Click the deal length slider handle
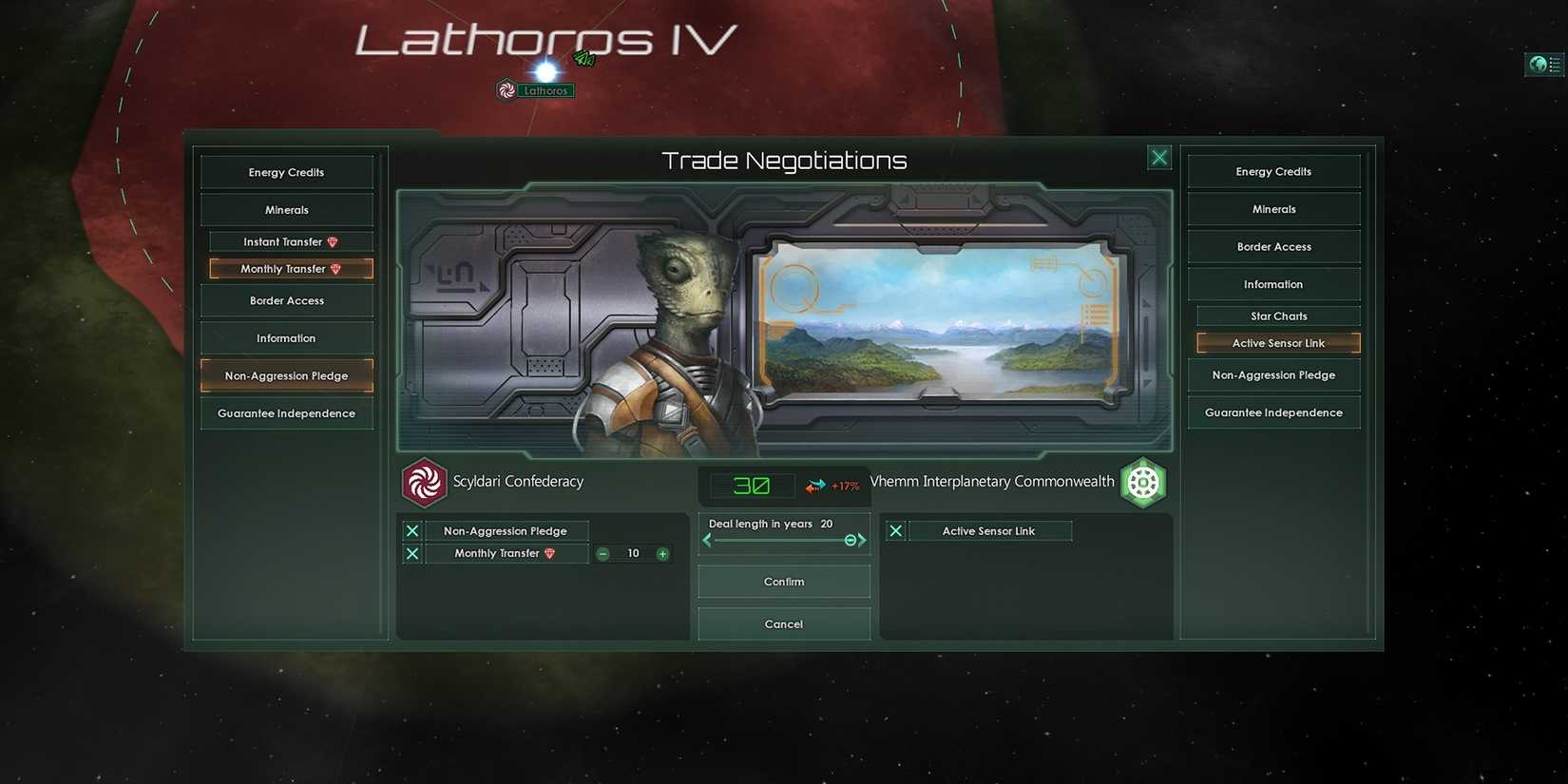This screenshot has height=784, width=1568. click(x=851, y=540)
